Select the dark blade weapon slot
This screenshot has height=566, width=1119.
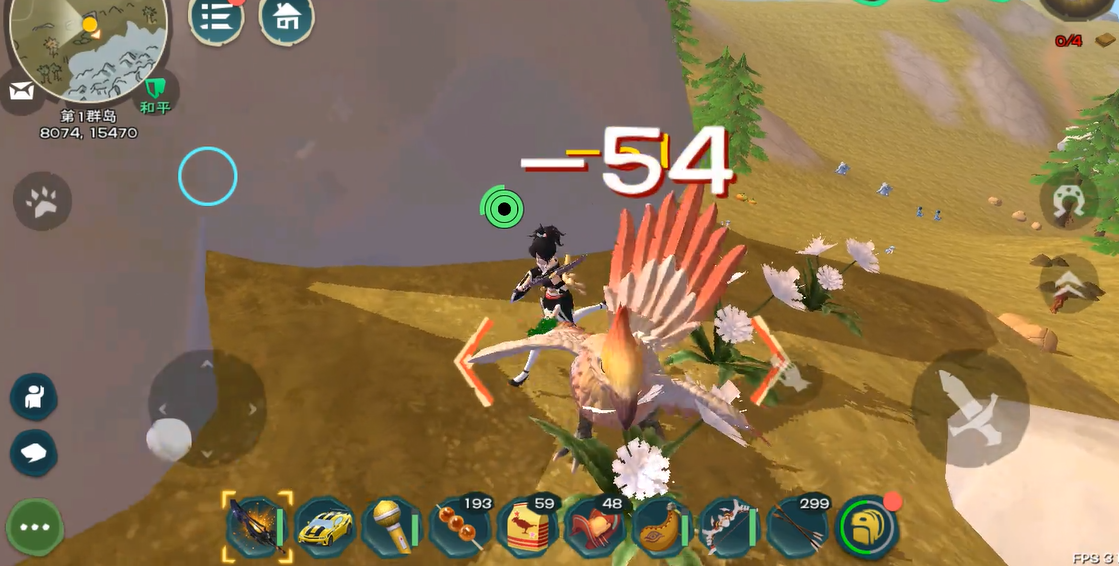click(257, 526)
